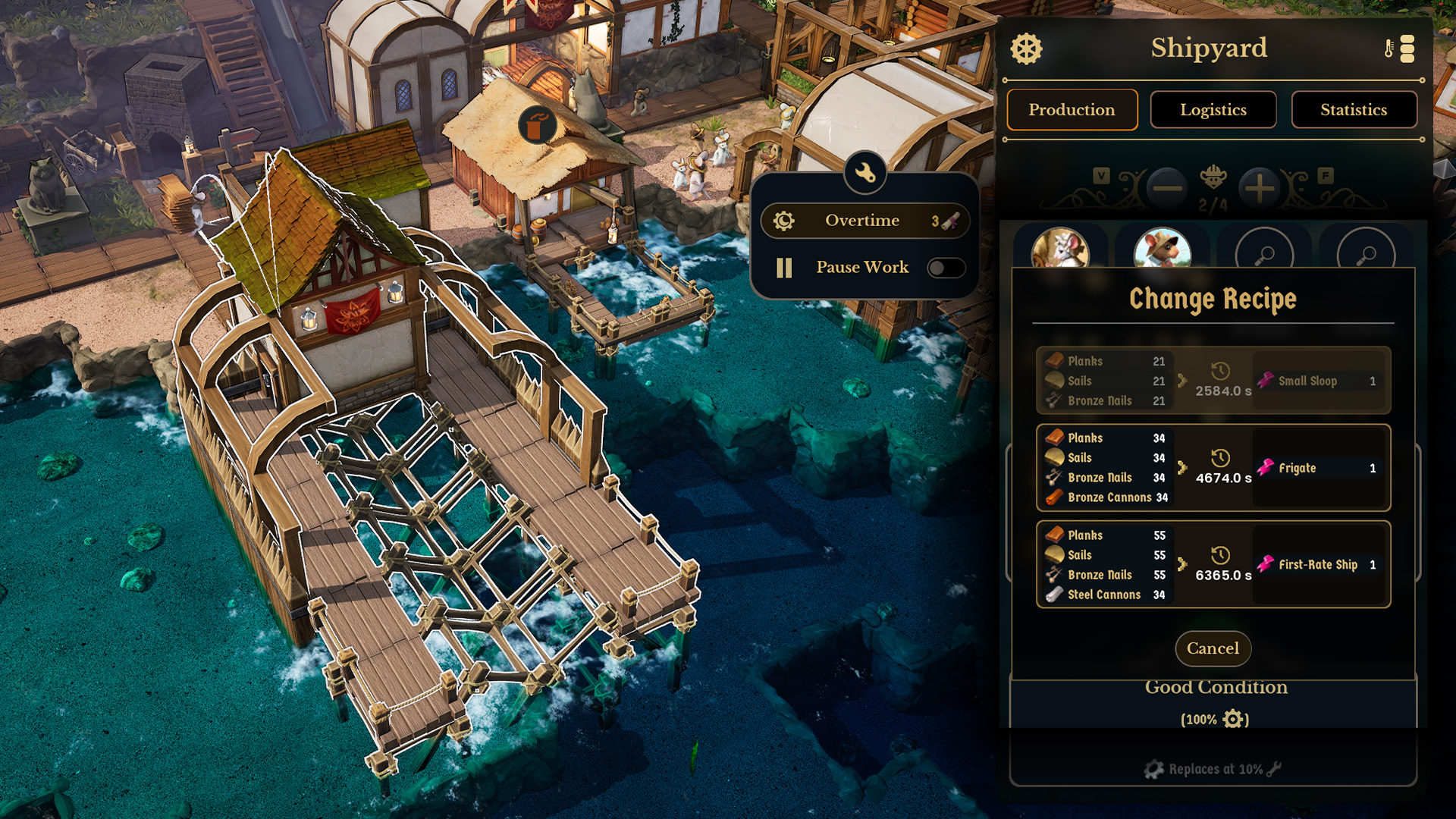Image resolution: width=1456 pixels, height=819 pixels.
Task: Select the Frigate recipe
Action: pos(1213,468)
